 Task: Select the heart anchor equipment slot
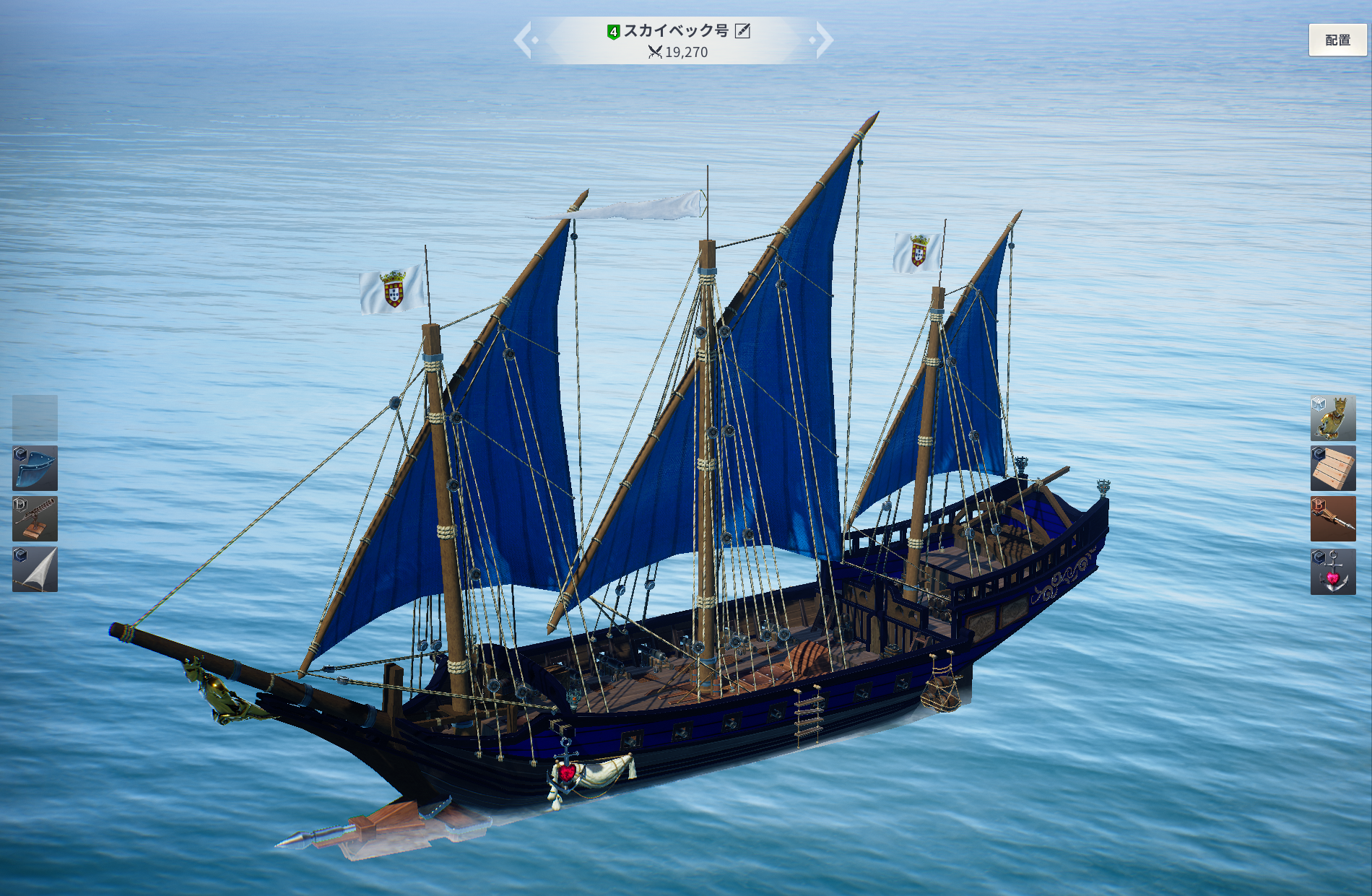point(1333,571)
